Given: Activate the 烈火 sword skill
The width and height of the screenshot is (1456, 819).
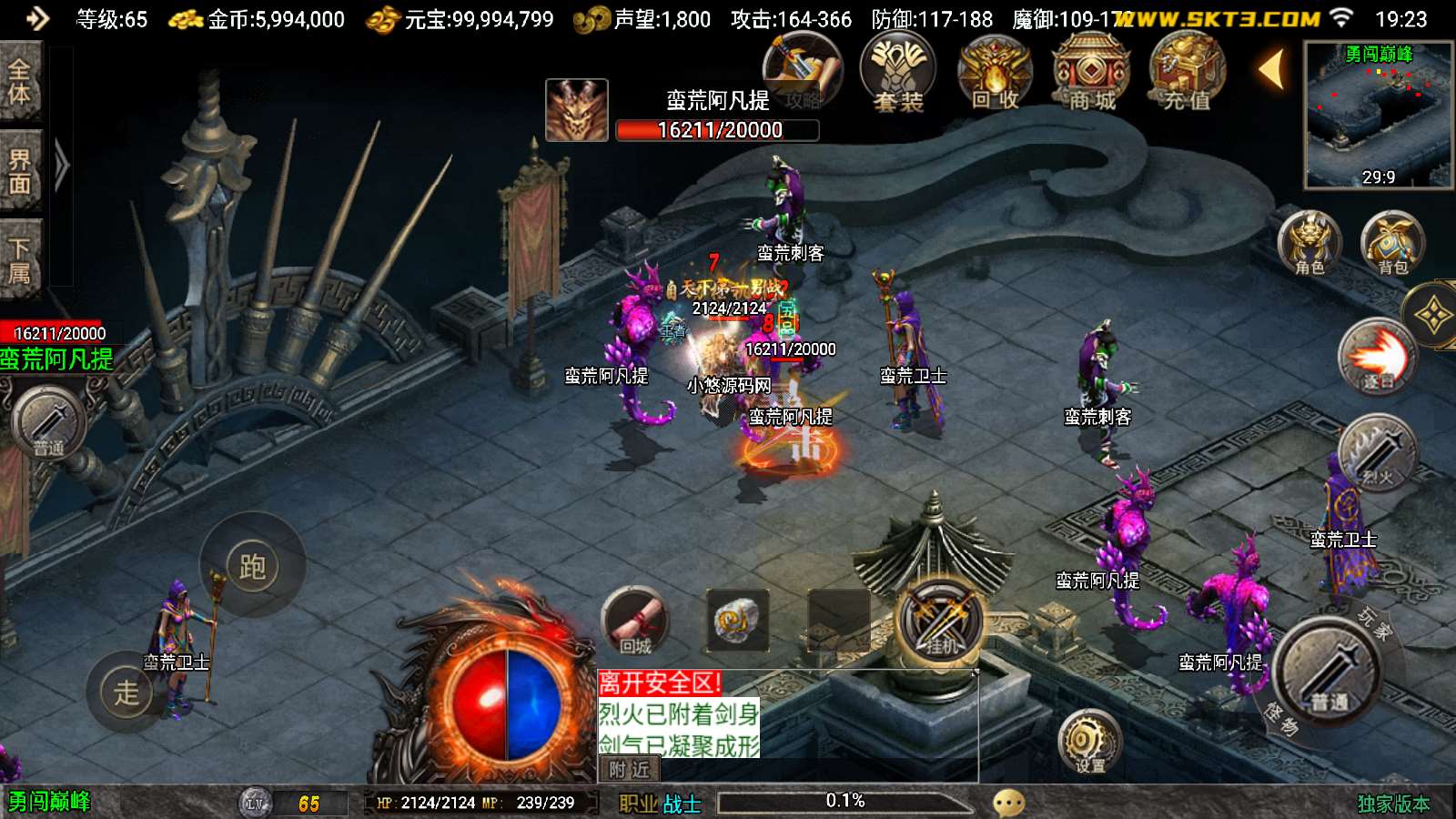Looking at the screenshot, I should tap(1378, 453).
